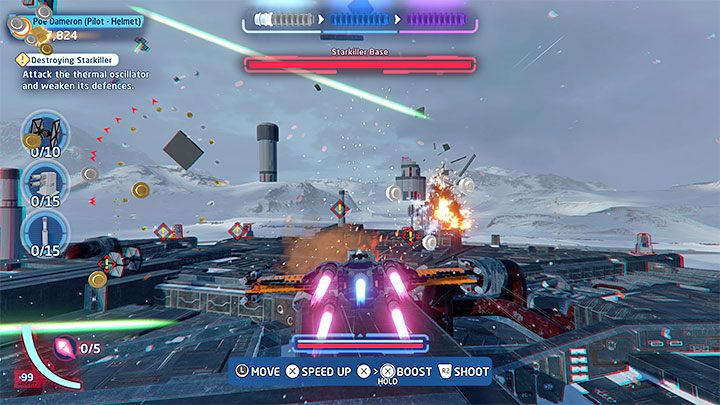Viewport: 720px width, 405px height.
Task: Choose the tower objective icon
Action: click(x=45, y=228)
